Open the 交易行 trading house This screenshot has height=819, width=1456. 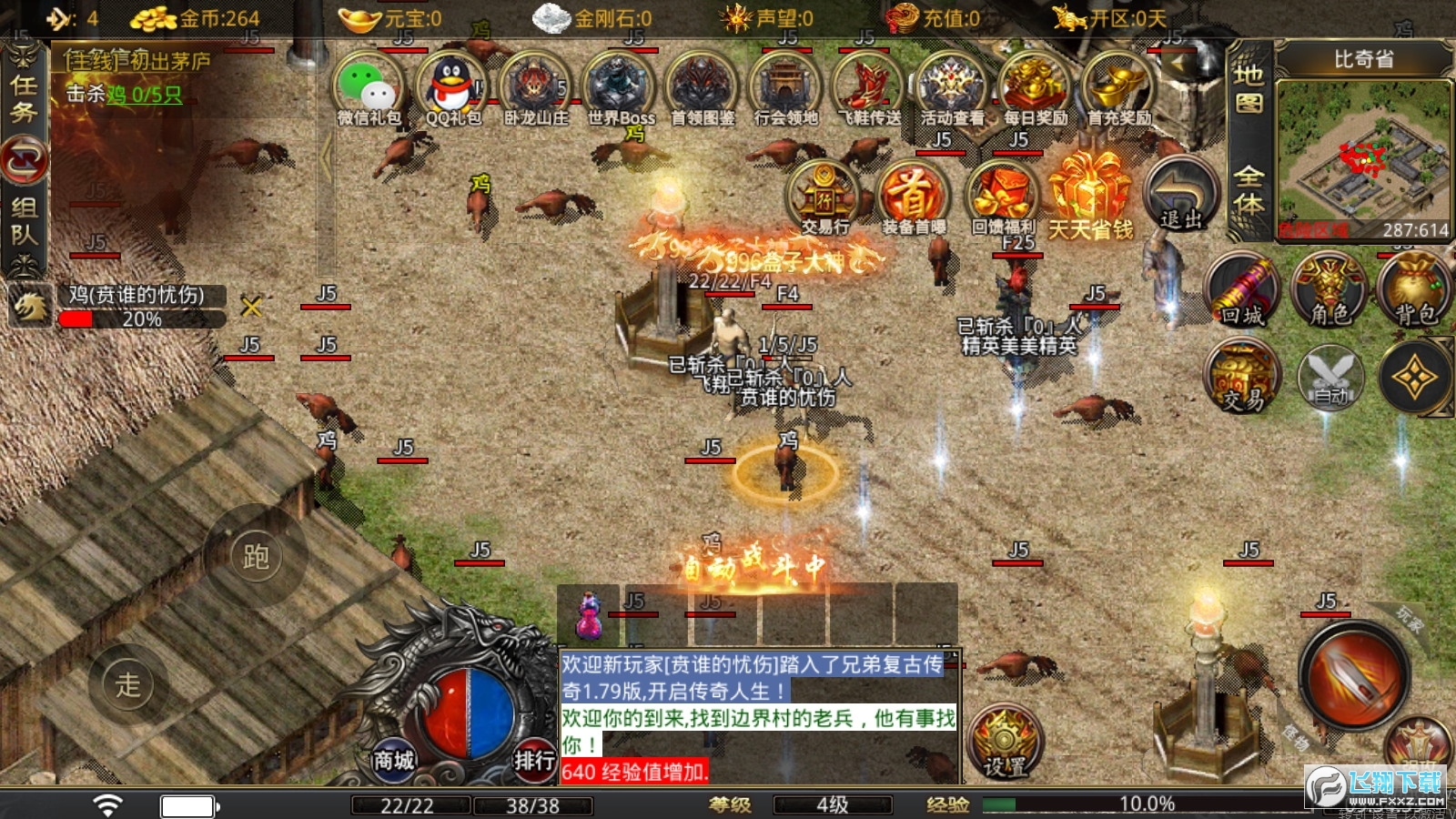[x=824, y=197]
